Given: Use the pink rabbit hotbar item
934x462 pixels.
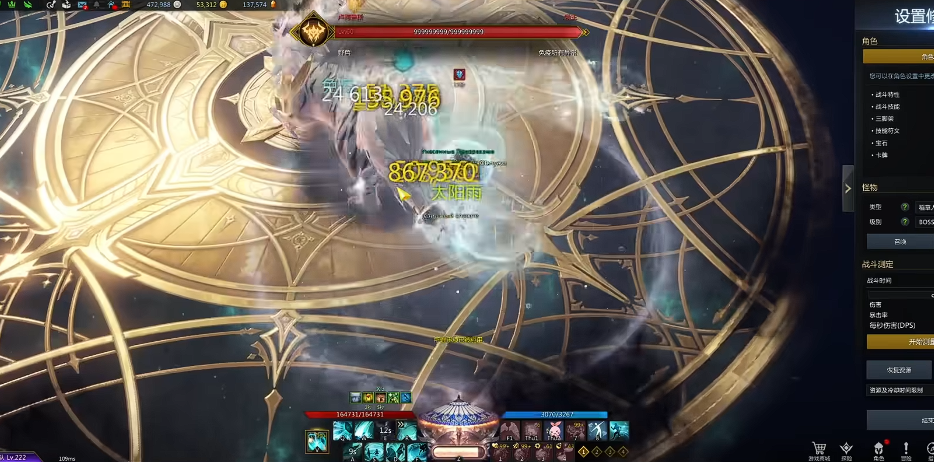Looking at the screenshot, I should [554, 430].
